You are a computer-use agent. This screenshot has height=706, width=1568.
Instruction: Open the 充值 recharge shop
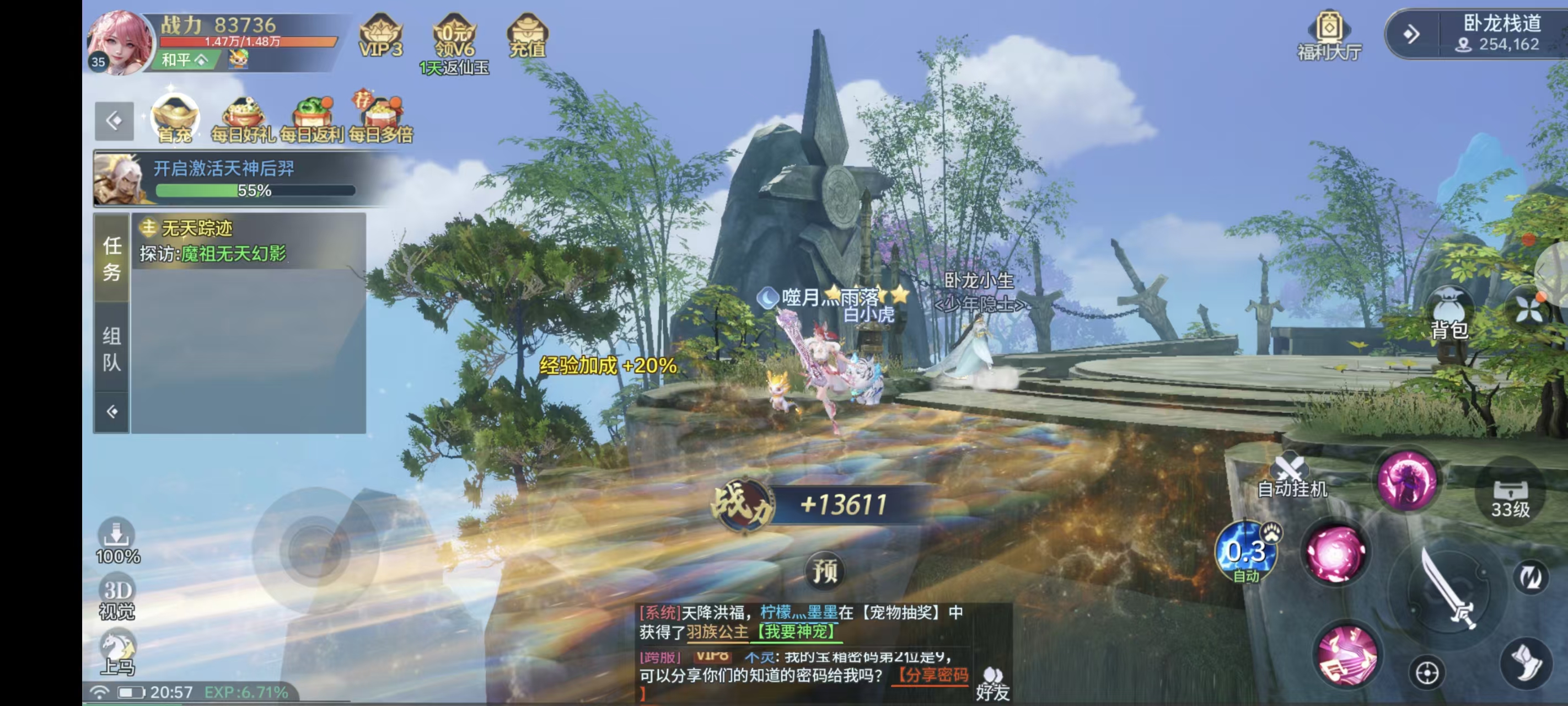pos(527,36)
